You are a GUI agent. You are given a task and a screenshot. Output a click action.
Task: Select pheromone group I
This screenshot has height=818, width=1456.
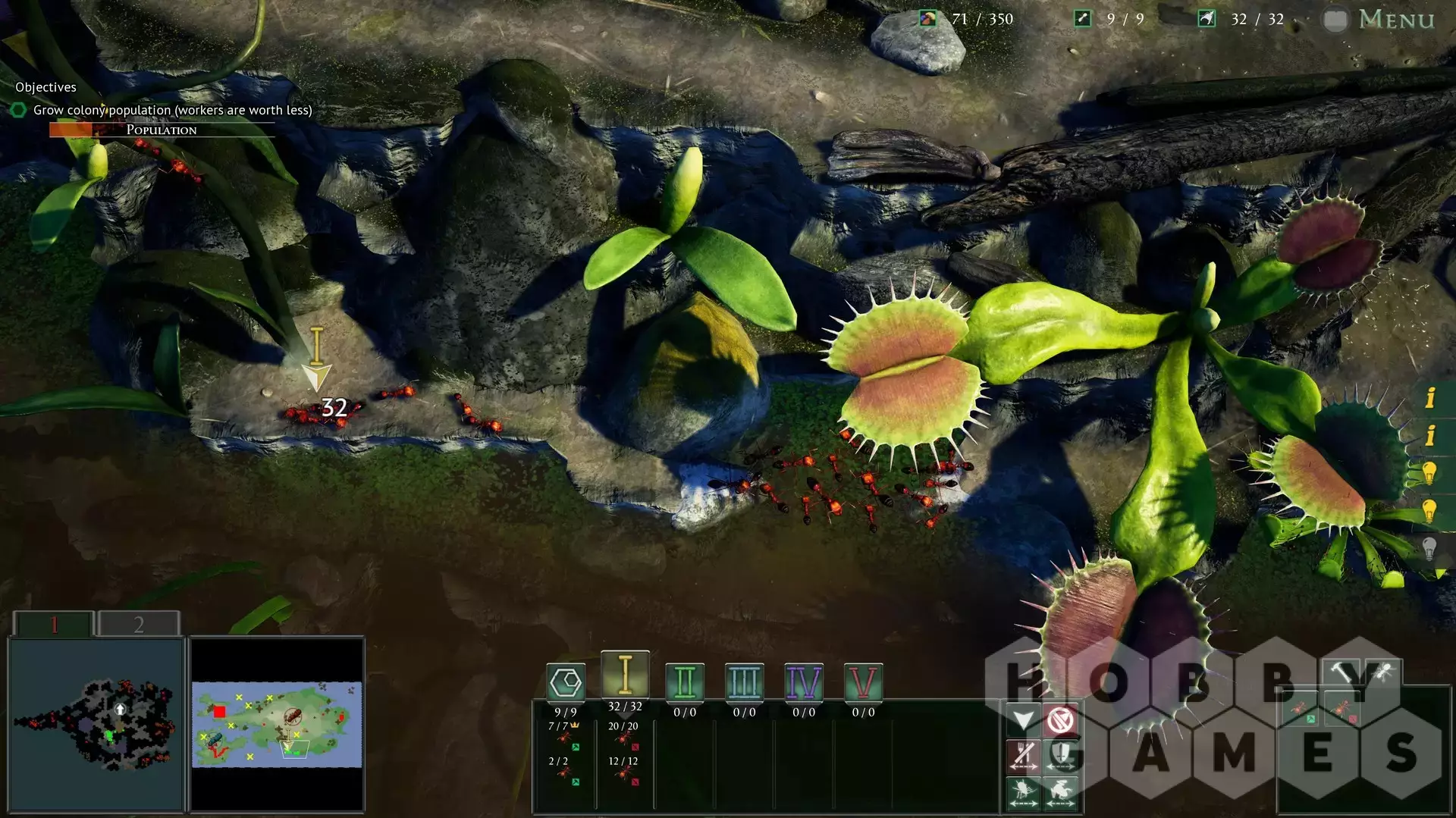[625, 675]
